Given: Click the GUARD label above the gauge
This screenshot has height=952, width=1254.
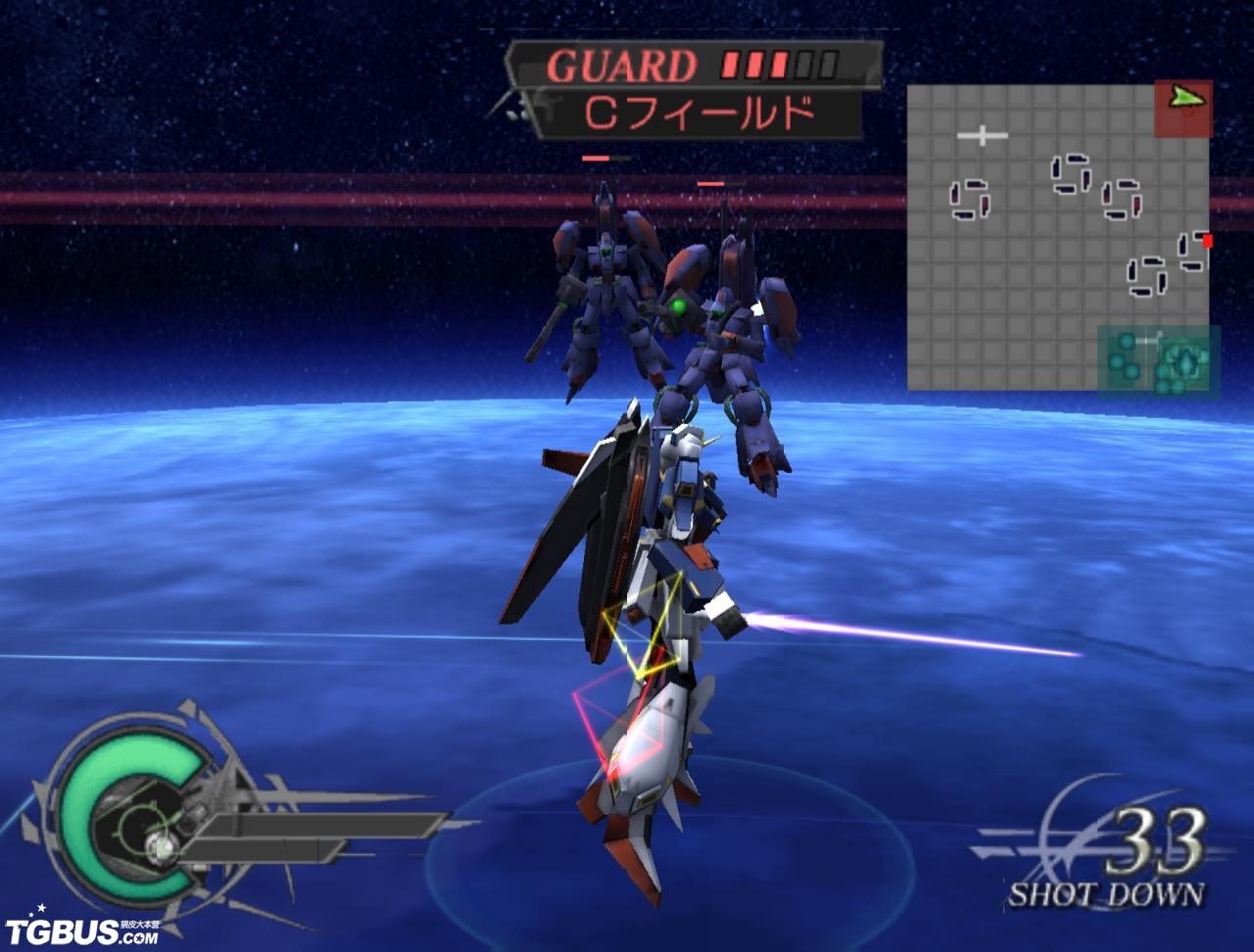Looking at the screenshot, I should click(x=623, y=65).
